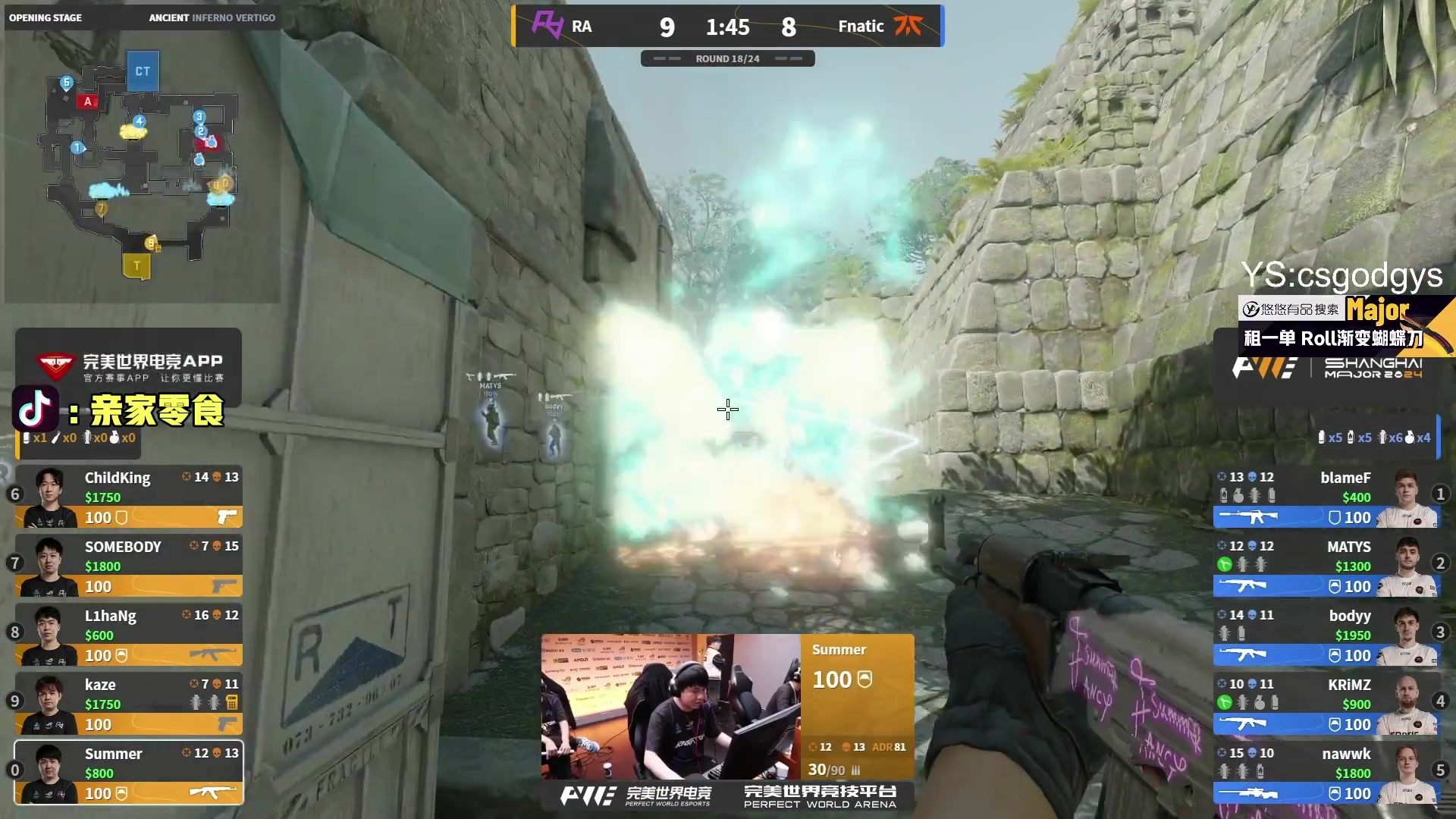Click the TikTok logo overlay

[35, 409]
